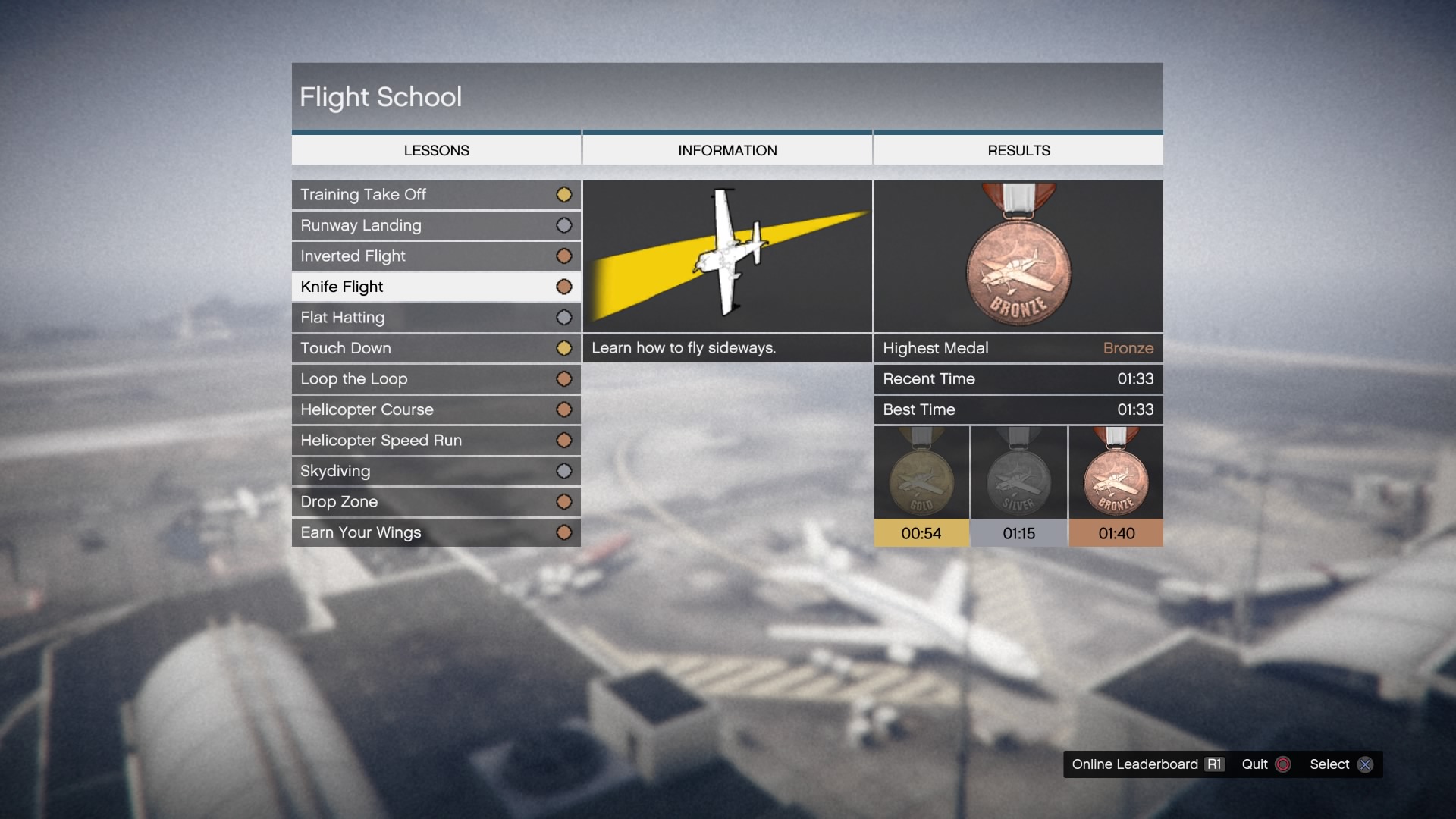This screenshot has height=819, width=1456.
Task: Choose the Touch Down lesson
Action: pyautogui.click(x=436, y=348)
